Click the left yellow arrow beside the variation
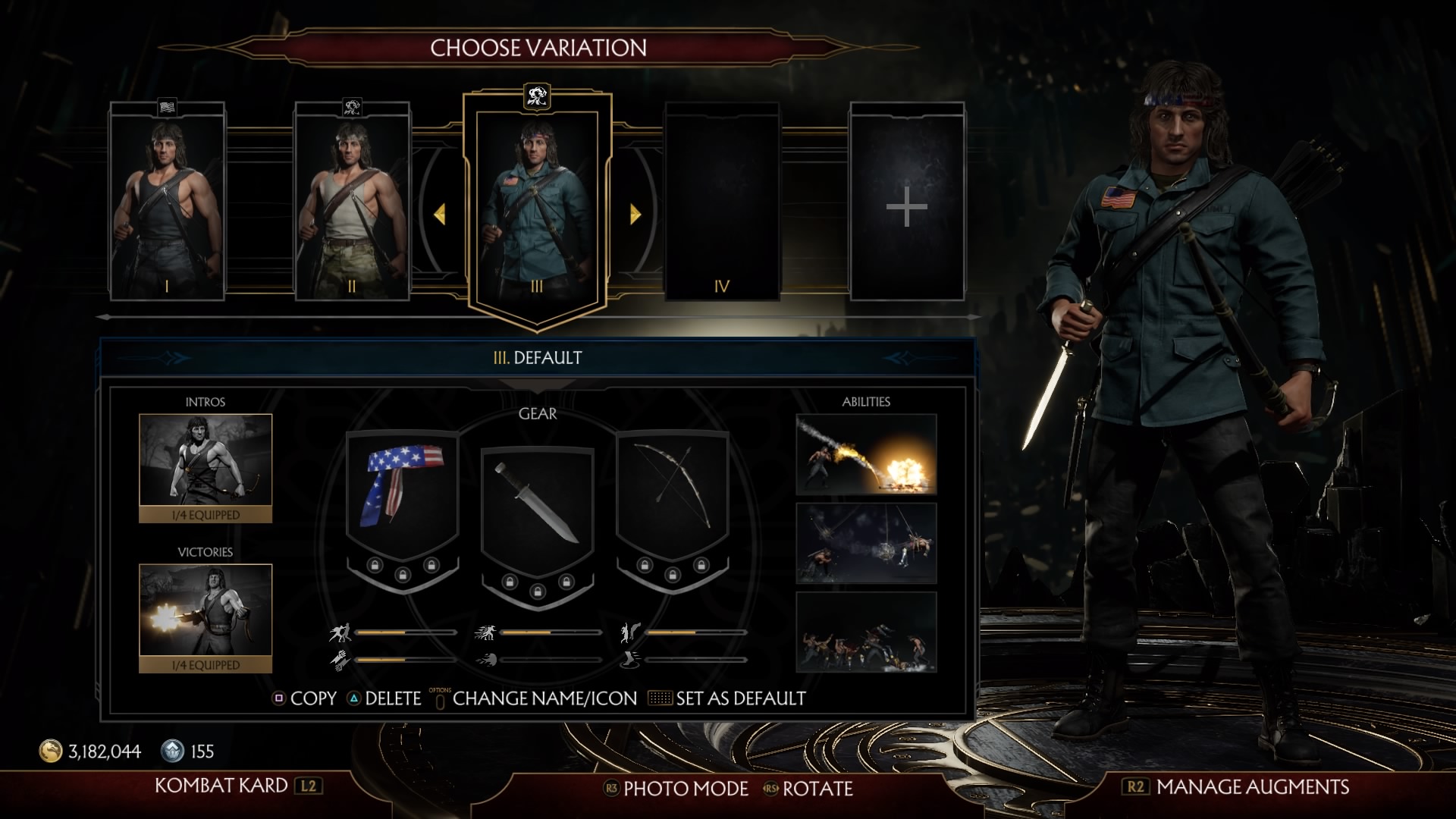 click(x=439, y=215)
